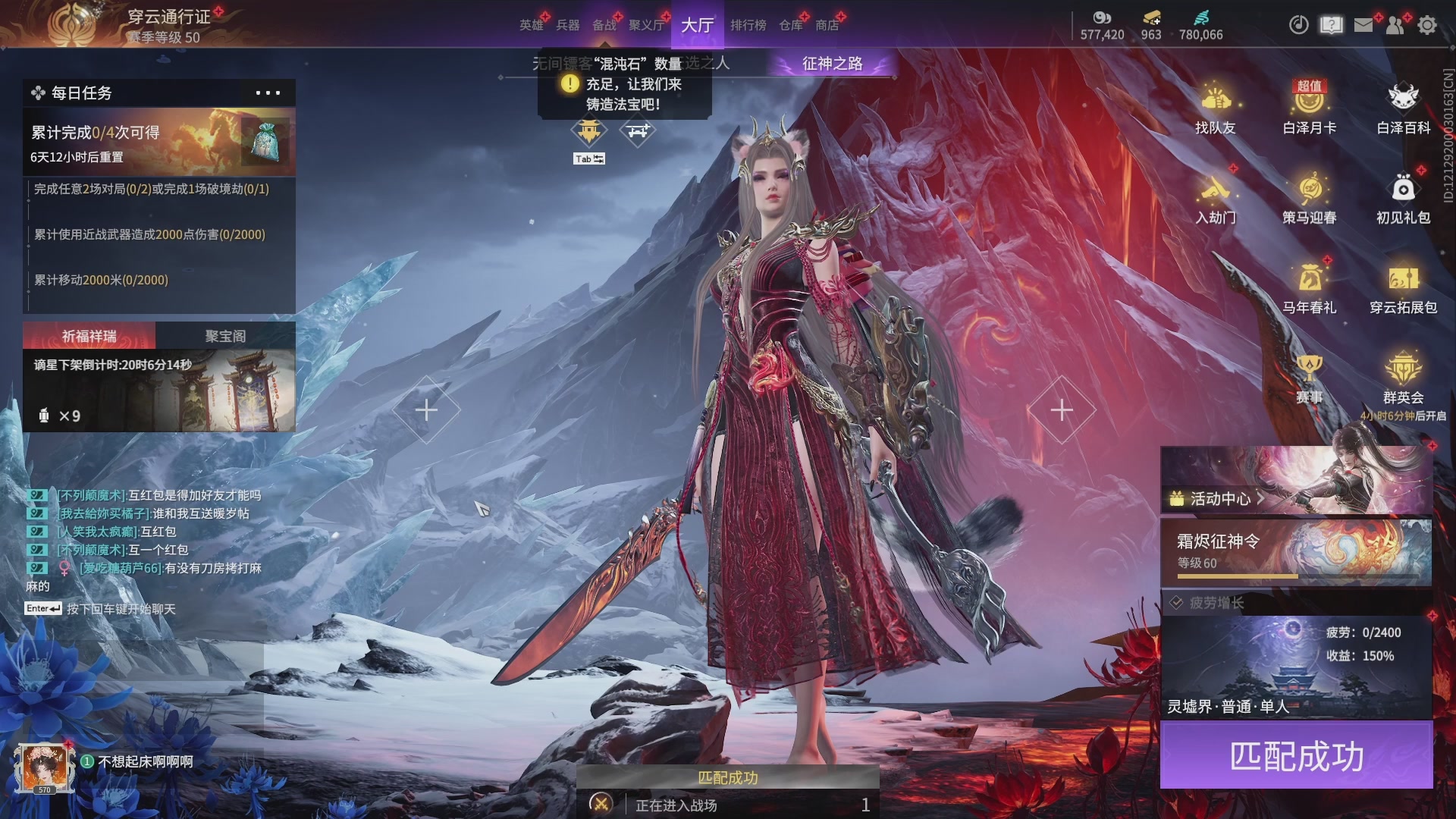Open the 英雄 heroes tab
Viewport: 1456px width, 819px height.
(x=531, y=25)
